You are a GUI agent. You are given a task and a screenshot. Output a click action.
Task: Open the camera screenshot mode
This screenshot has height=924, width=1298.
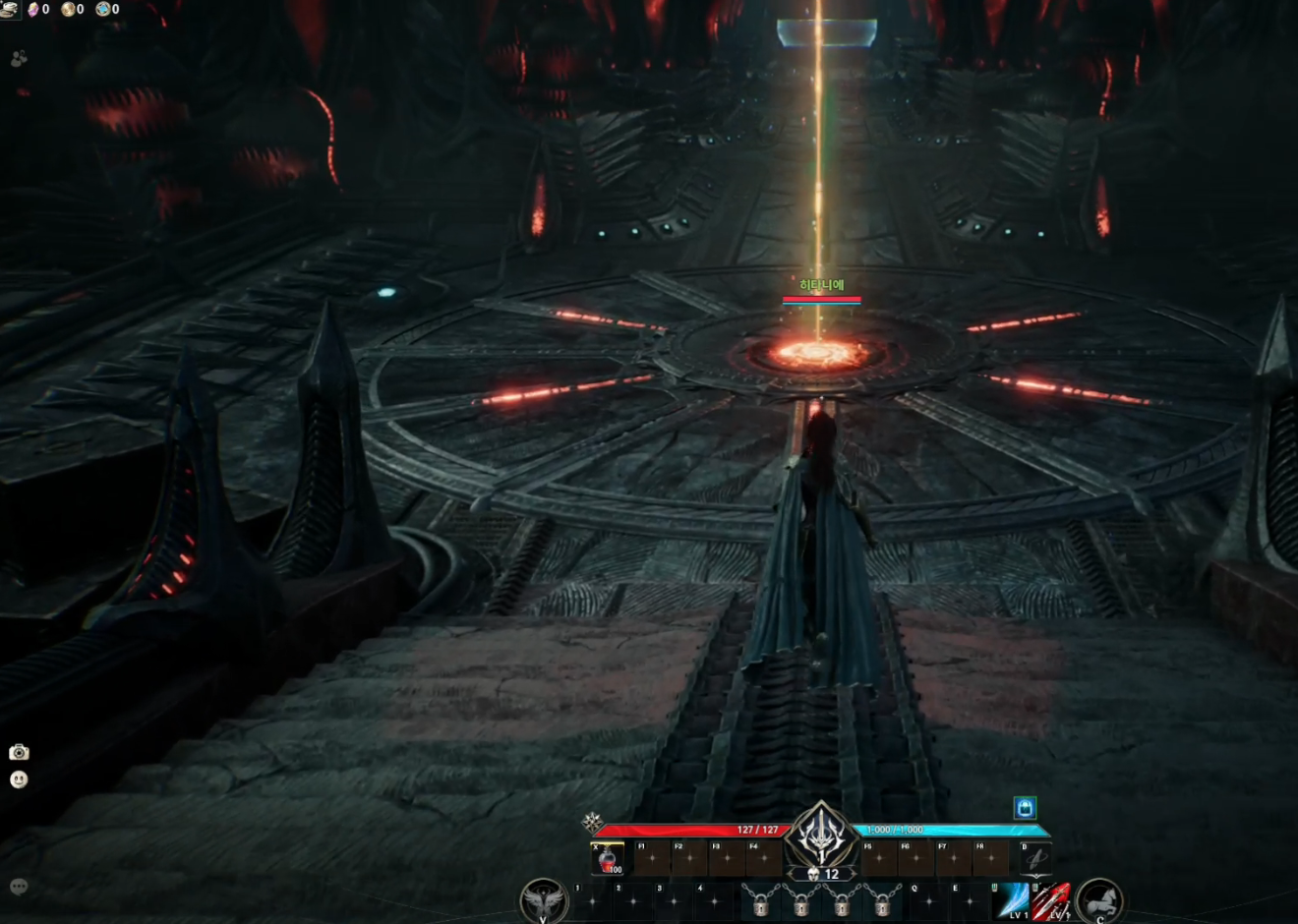tap(19, 752)
